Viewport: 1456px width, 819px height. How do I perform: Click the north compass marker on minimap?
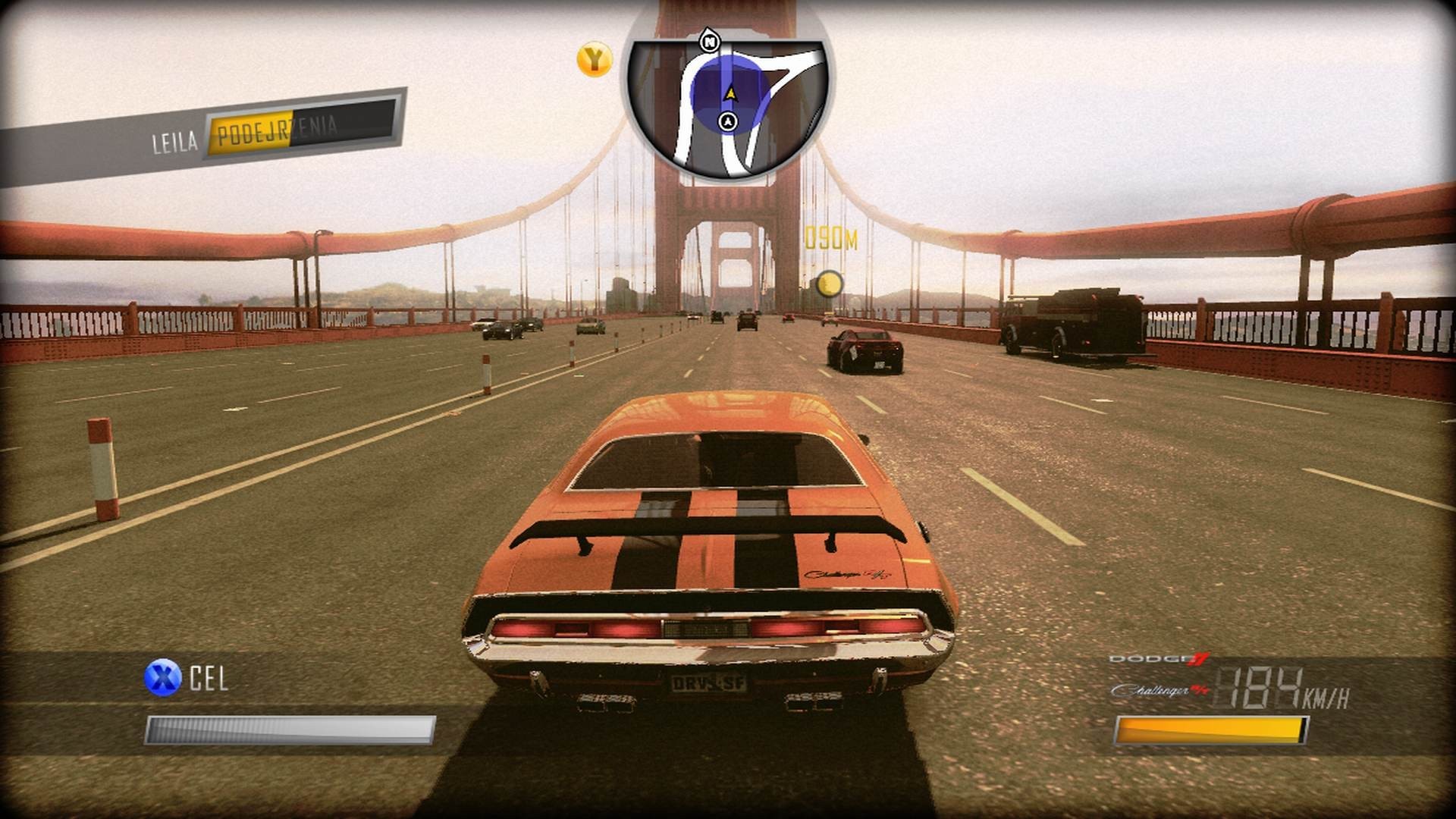coord(710,42)
